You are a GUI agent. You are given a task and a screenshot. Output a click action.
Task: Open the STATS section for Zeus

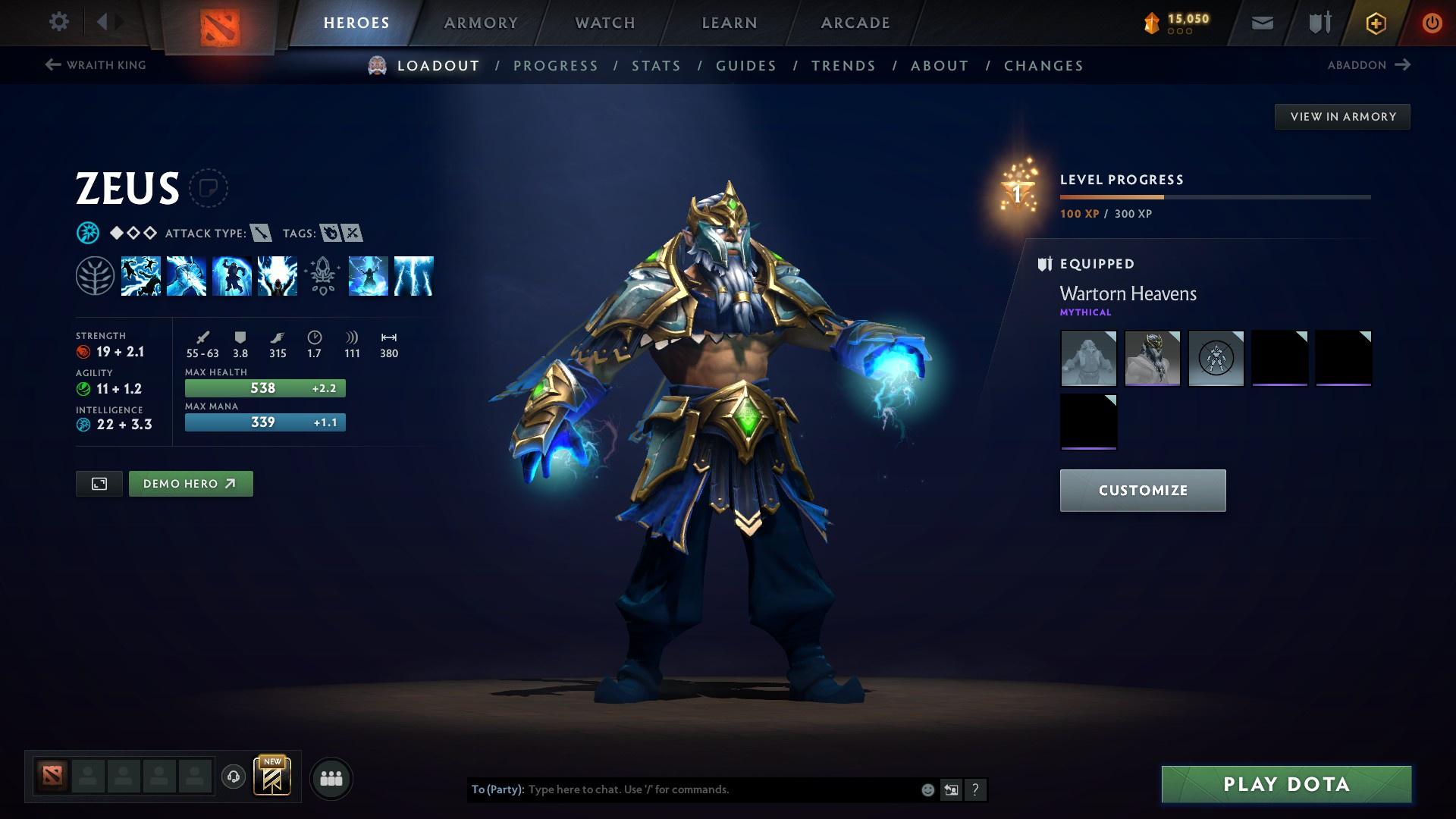click(x=657, y=66)
